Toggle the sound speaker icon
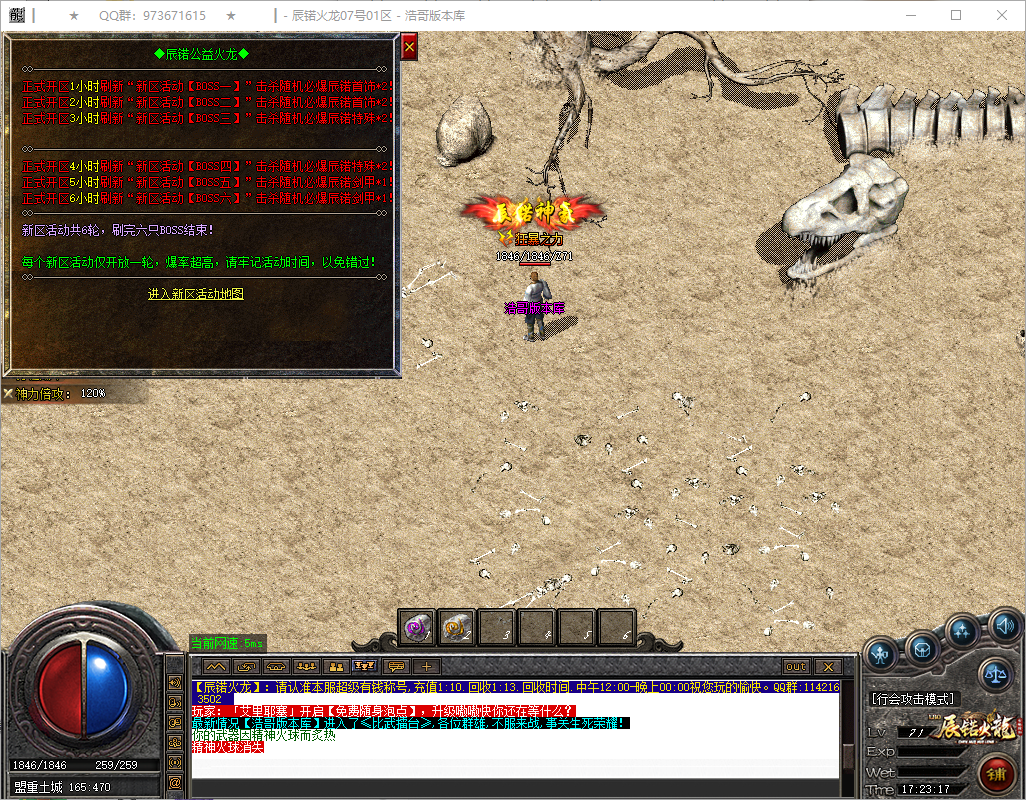The height and width of the screenshot is (800, 1026). (x=1002, y=627)
